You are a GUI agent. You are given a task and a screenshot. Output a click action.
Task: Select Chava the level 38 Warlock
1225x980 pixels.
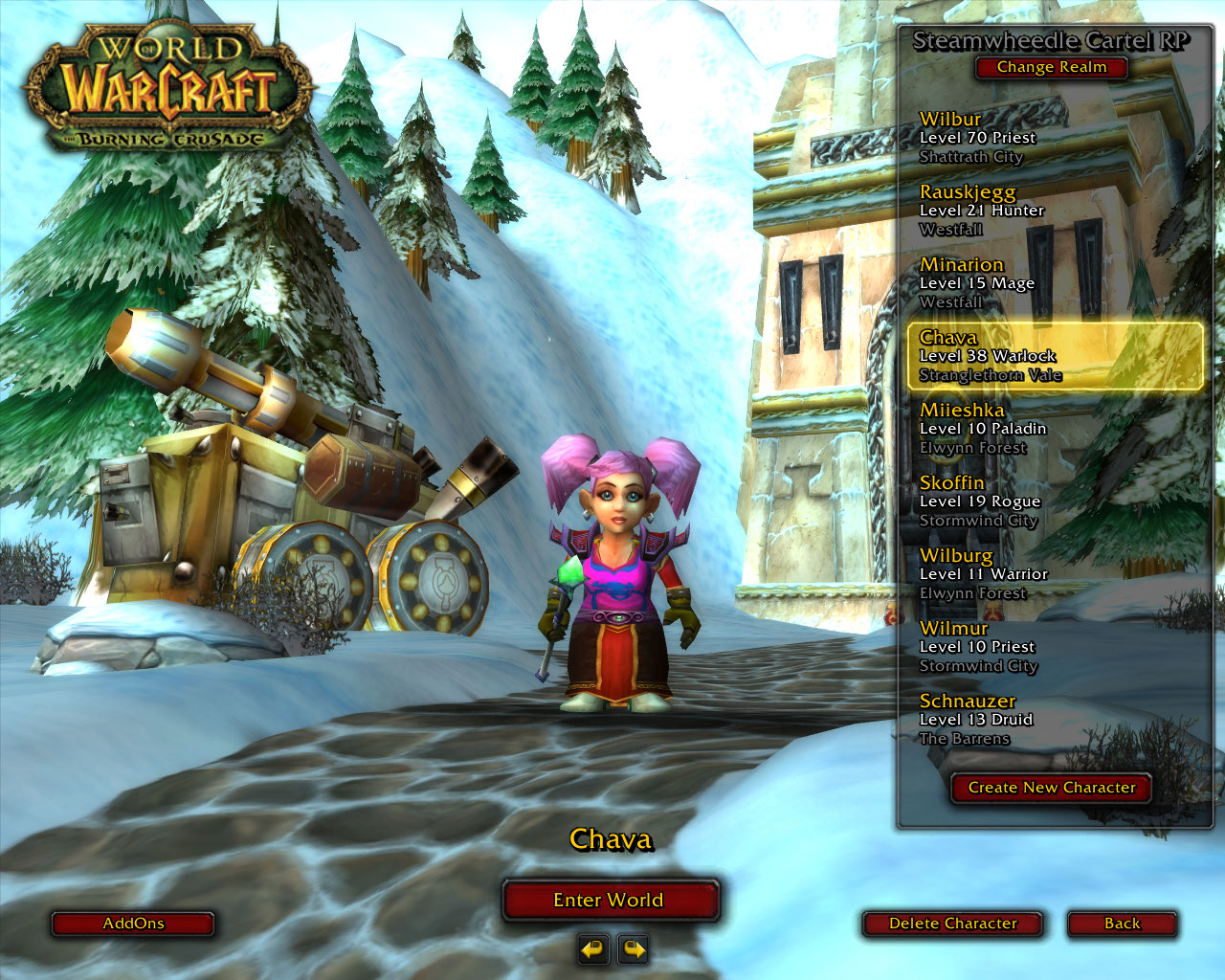tap(1053, 356)
